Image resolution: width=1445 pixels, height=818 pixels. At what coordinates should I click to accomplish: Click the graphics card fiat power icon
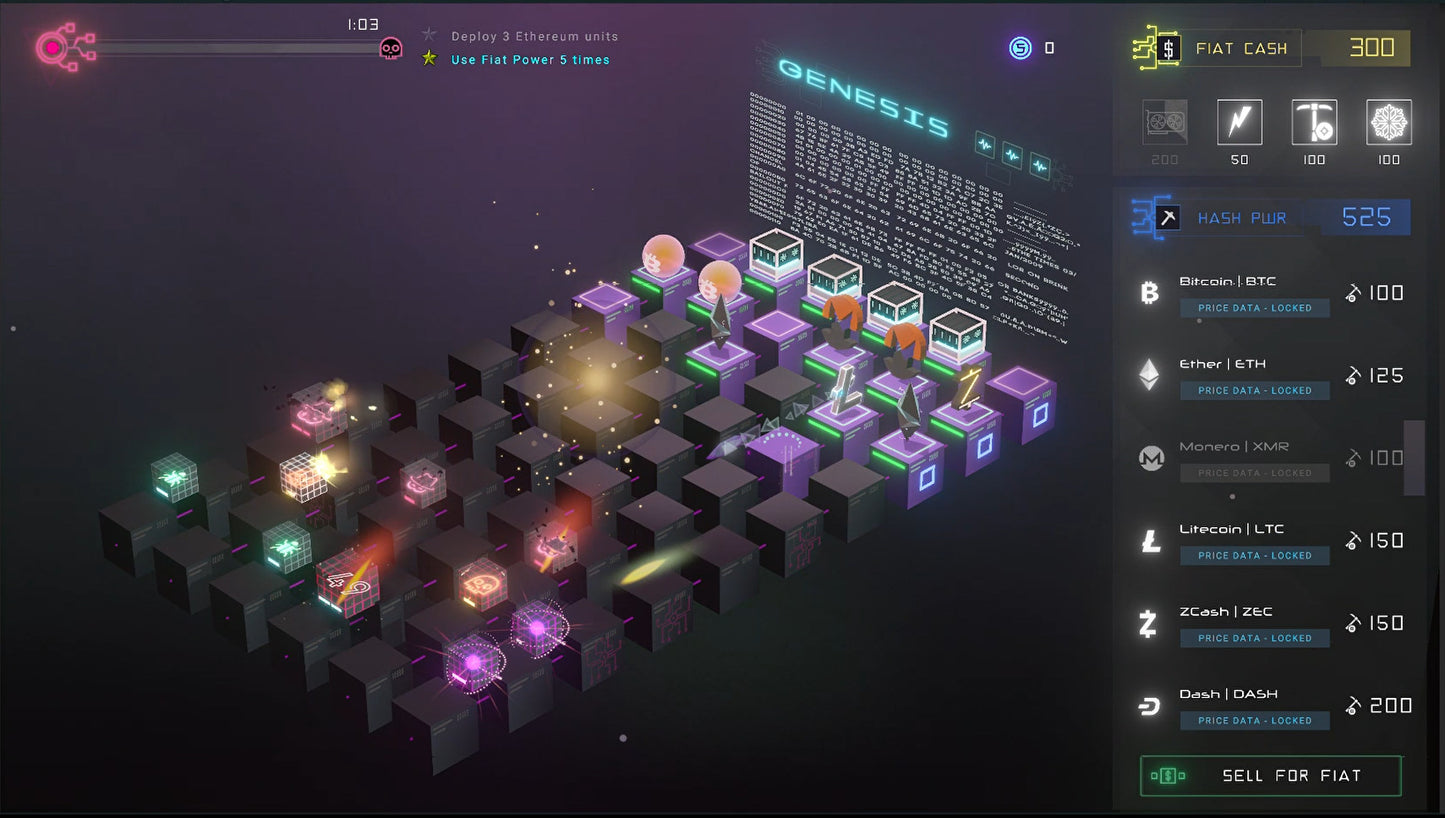coord(1165,123)
